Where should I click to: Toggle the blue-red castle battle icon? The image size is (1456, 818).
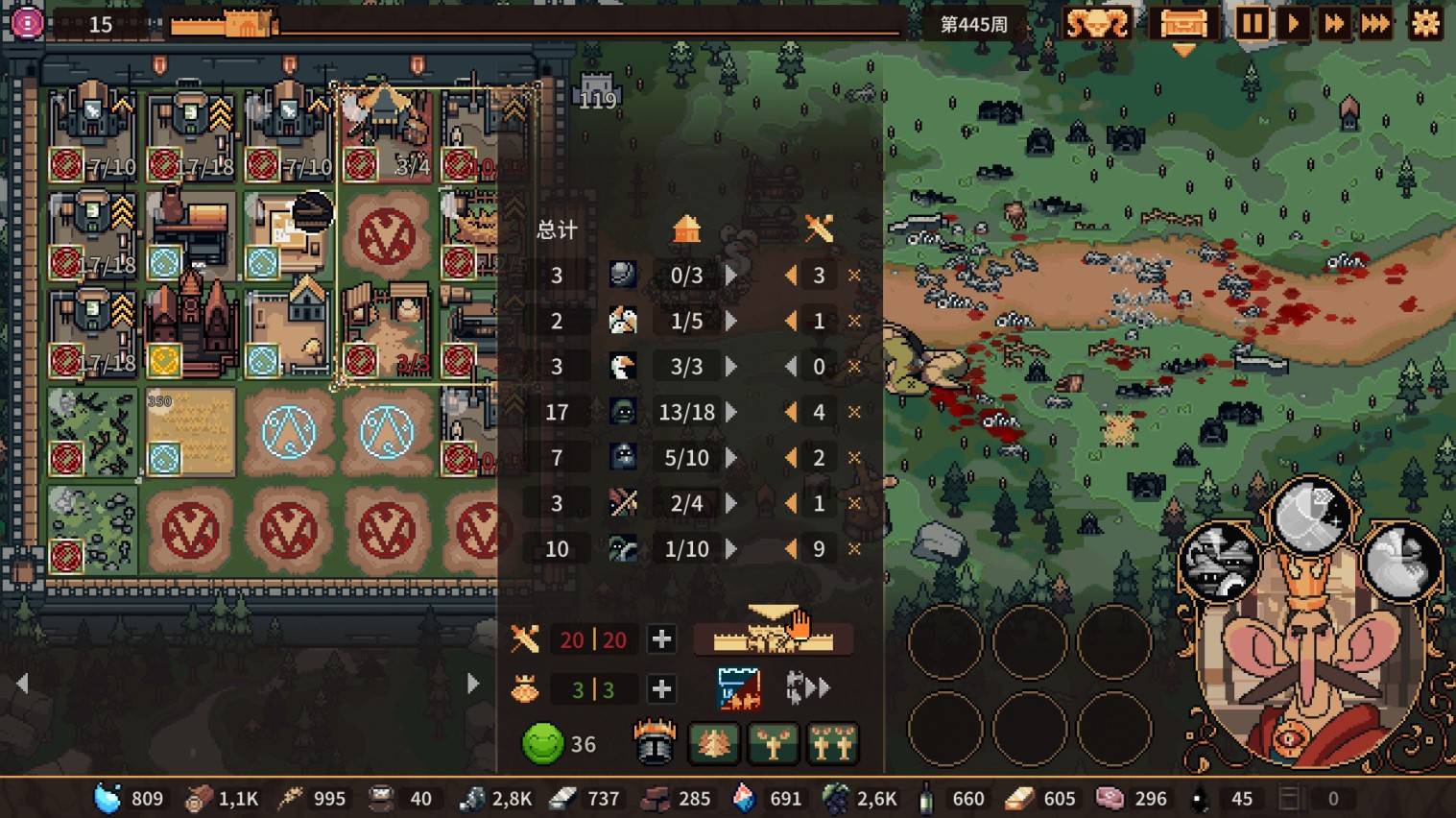point(739,688)
